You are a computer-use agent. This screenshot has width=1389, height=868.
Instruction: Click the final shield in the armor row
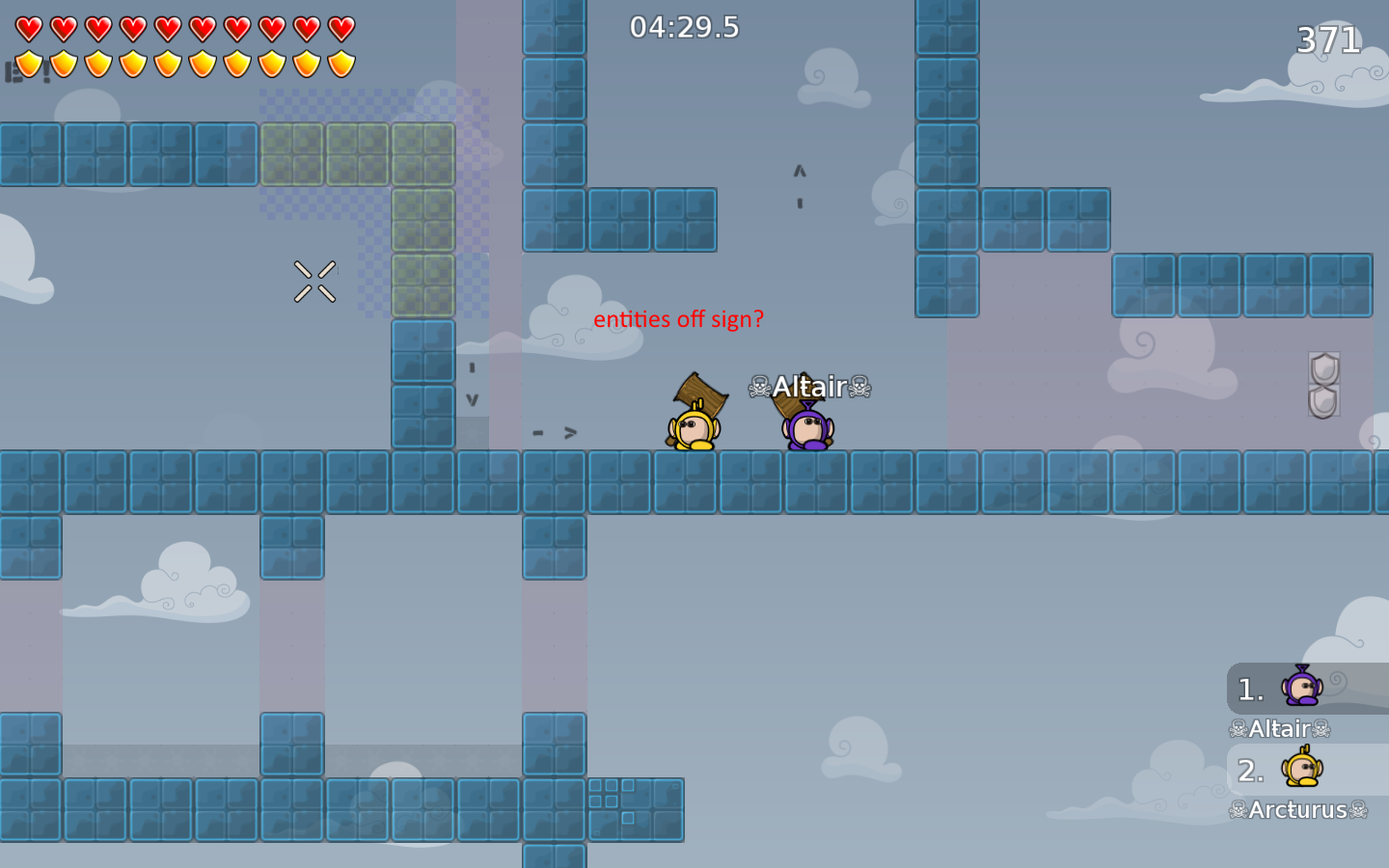point(340,62)
